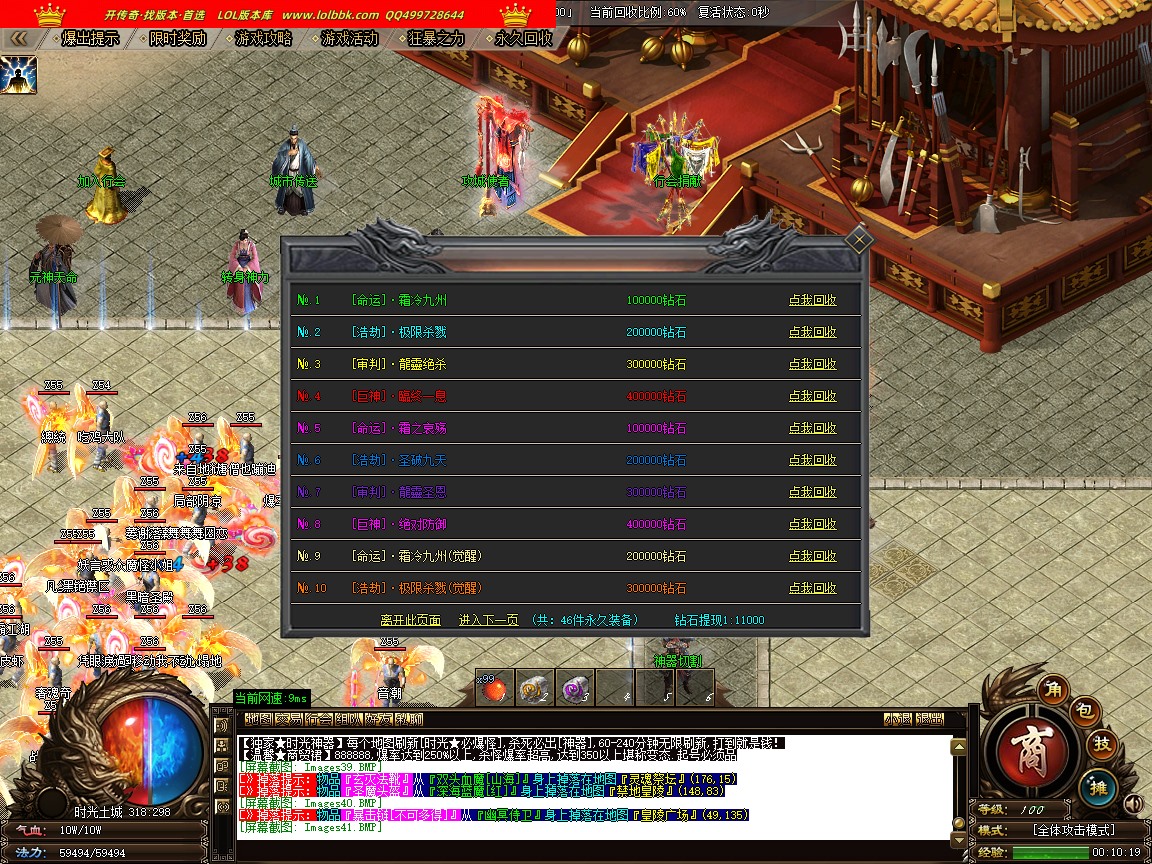Leave this page via 离开此页面
This screenshot has width=1152, height=864.
(x=410, y=620)
